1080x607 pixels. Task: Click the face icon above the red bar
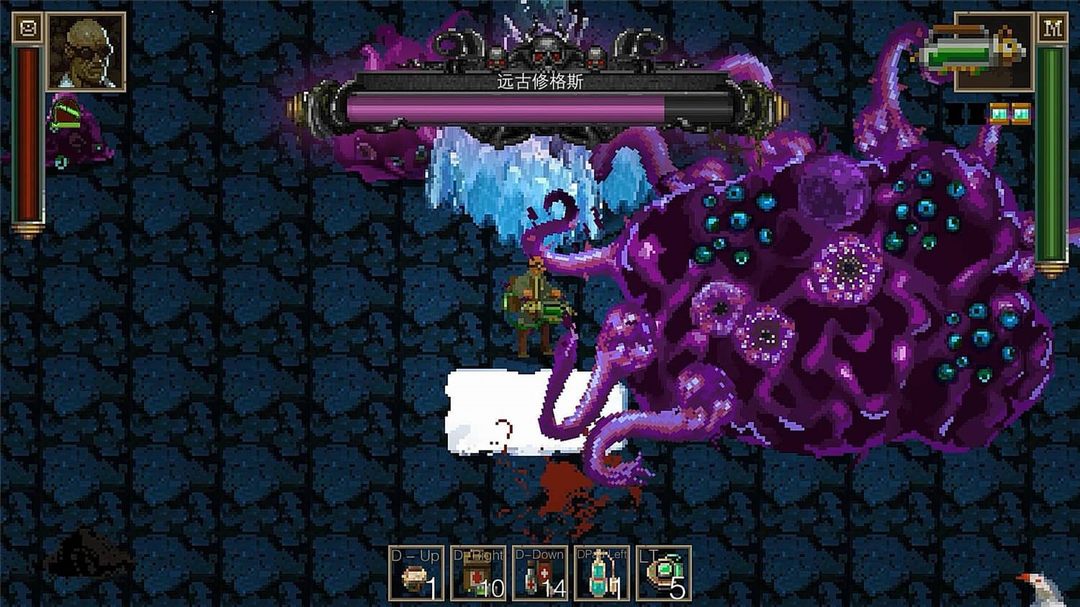(x=28, y=29)
